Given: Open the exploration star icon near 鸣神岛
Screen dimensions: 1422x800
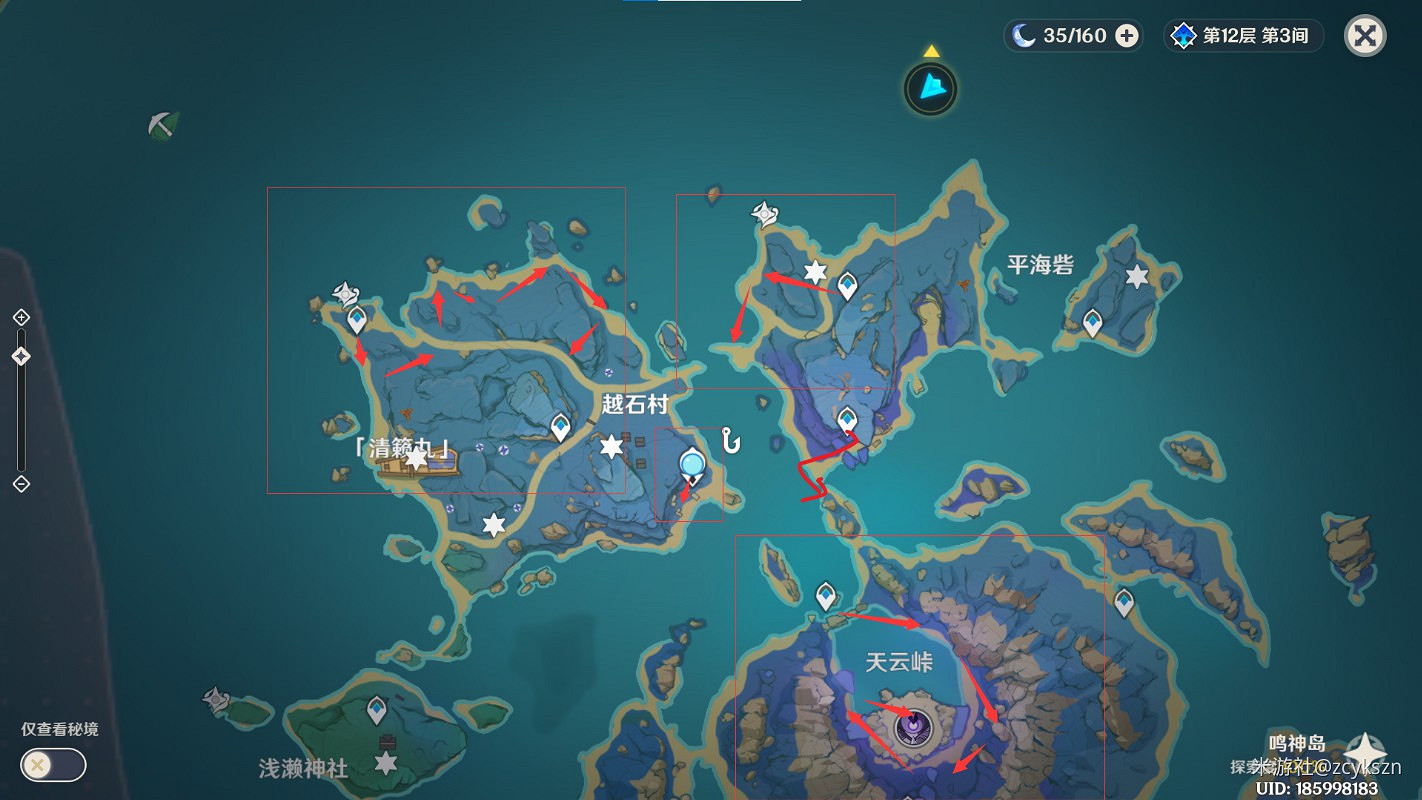Looking at the screenshot, I should pyautogui.click(x=1364, y=747).
